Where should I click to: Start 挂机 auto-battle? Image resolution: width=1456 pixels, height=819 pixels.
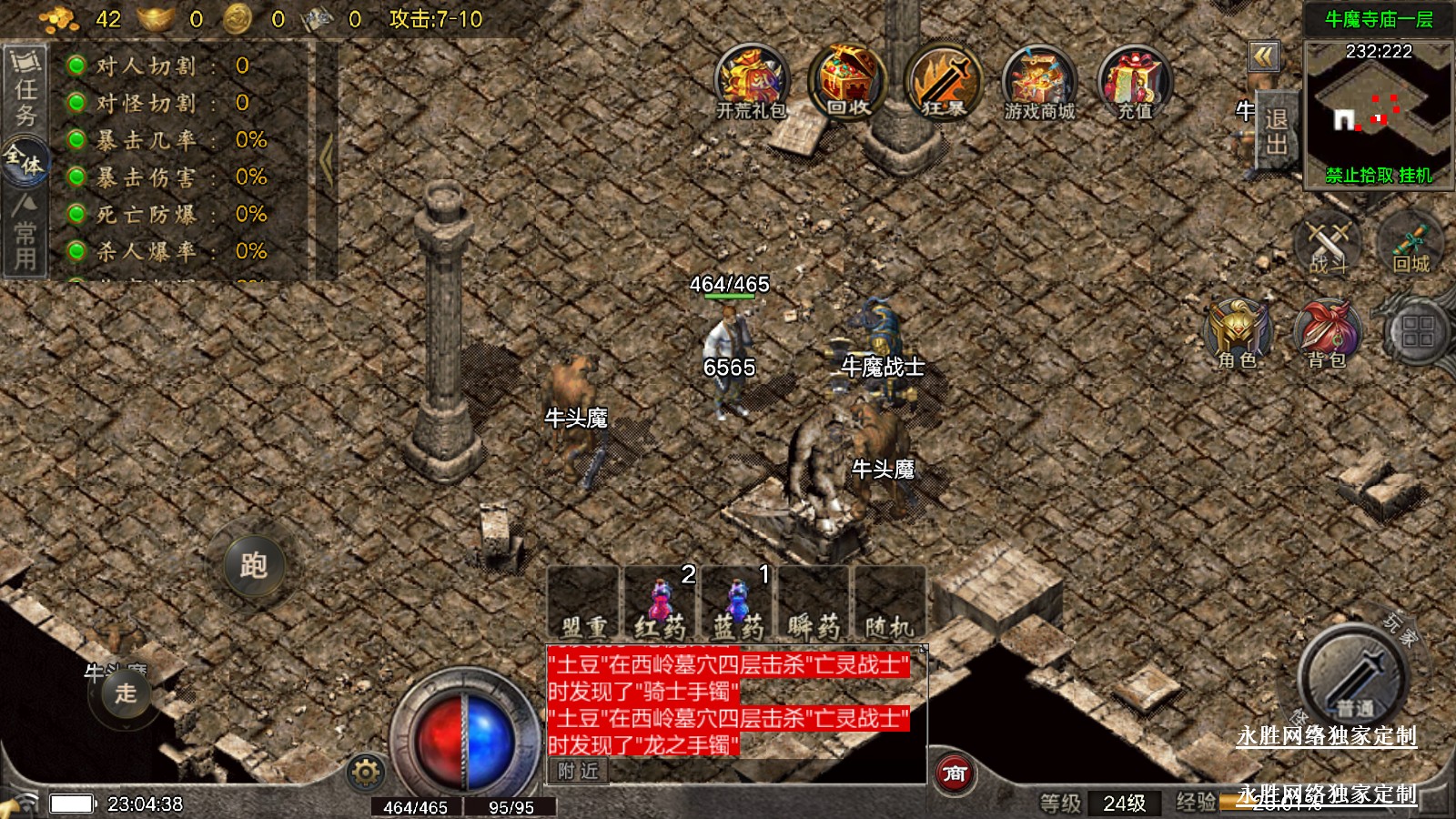click(1416, 176)
